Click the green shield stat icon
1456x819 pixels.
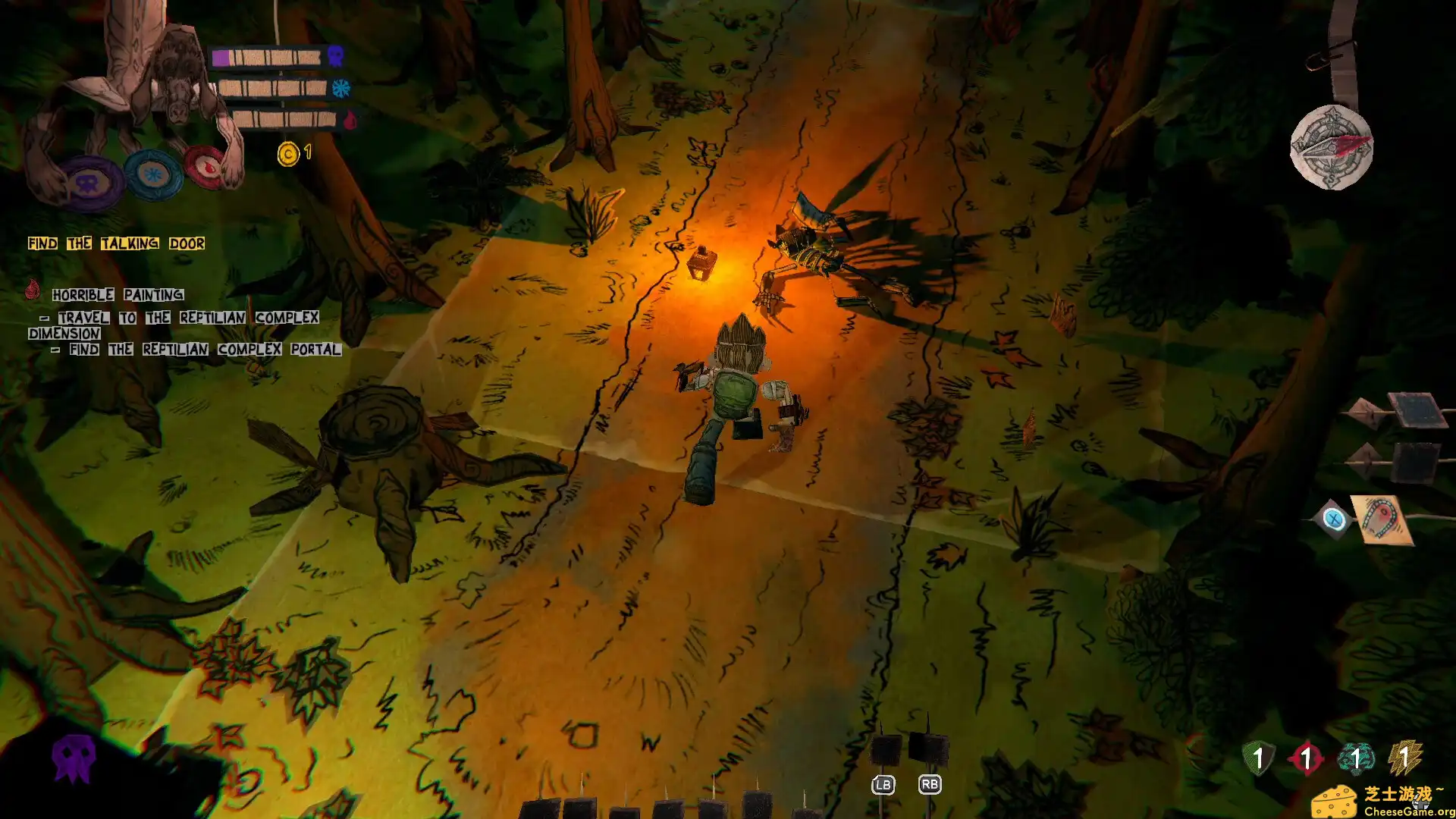click(x=1258, y=758)
